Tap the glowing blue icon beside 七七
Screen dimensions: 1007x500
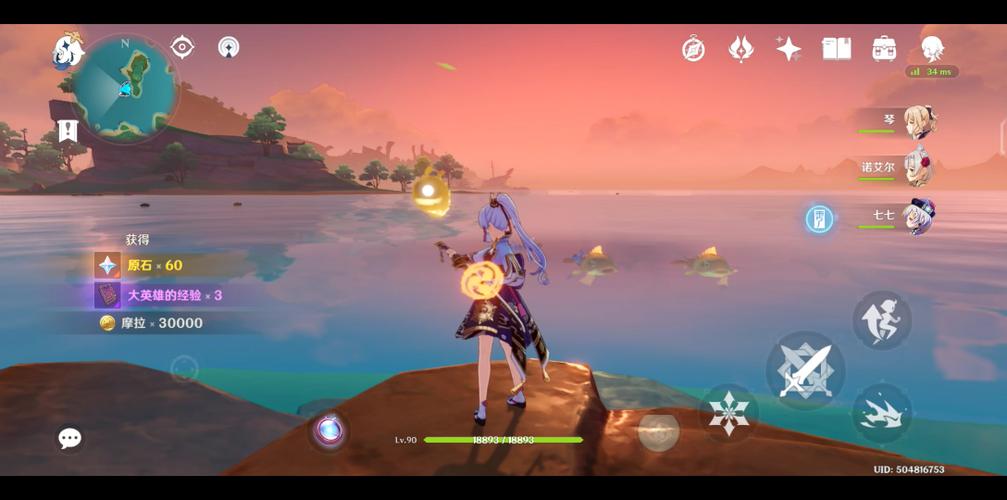pos(819,219)
